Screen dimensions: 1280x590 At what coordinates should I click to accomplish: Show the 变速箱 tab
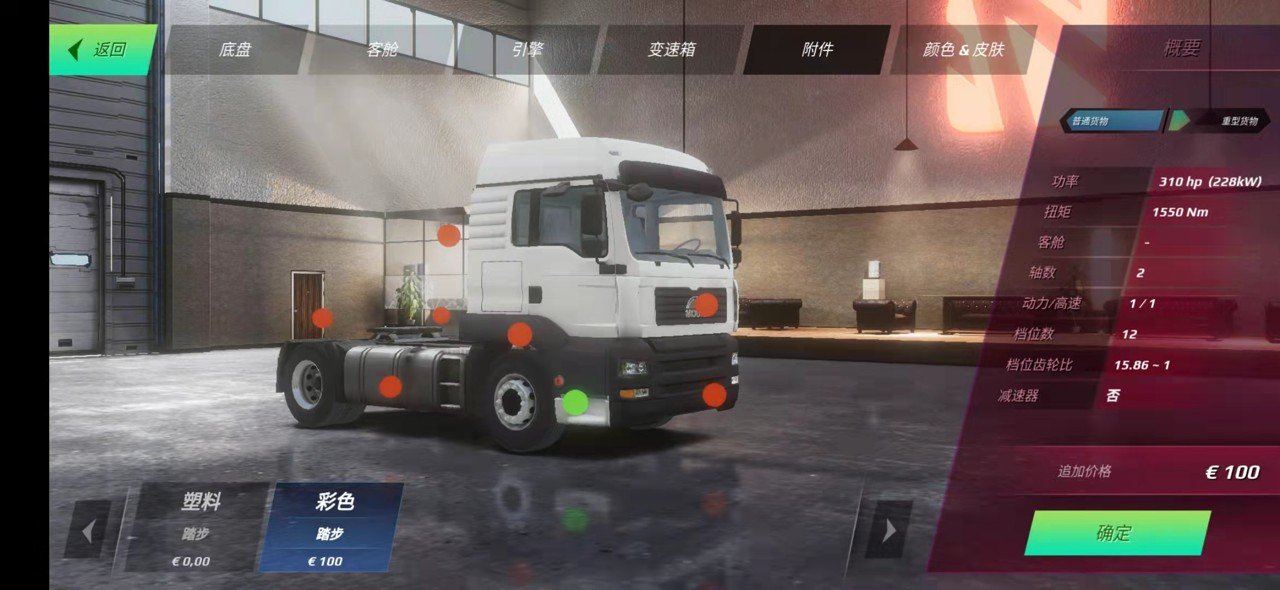coord(672,49)
